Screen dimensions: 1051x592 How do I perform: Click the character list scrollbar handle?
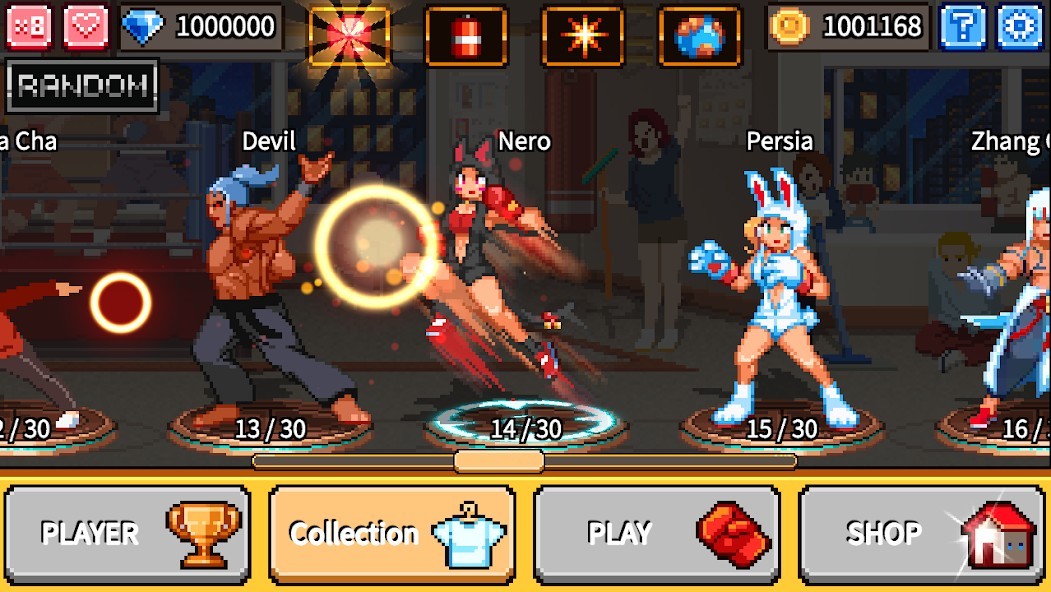pos(499,461)
